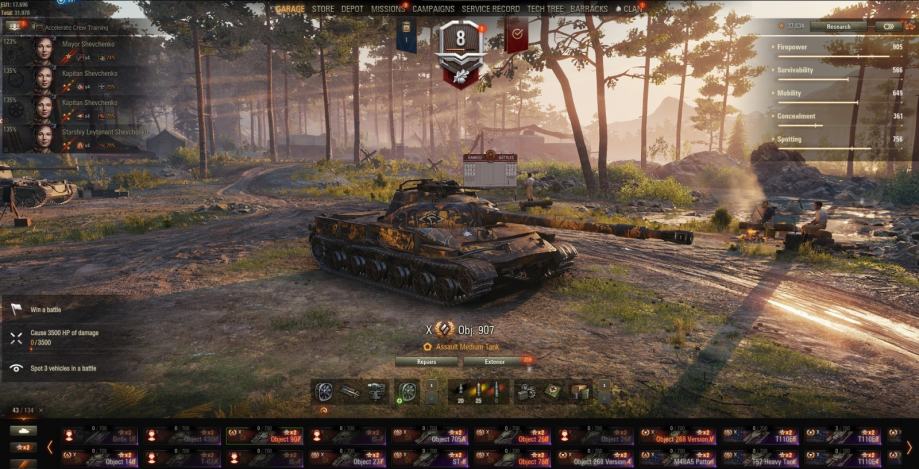
Task: Click the Repairs button
Action: 426,361
